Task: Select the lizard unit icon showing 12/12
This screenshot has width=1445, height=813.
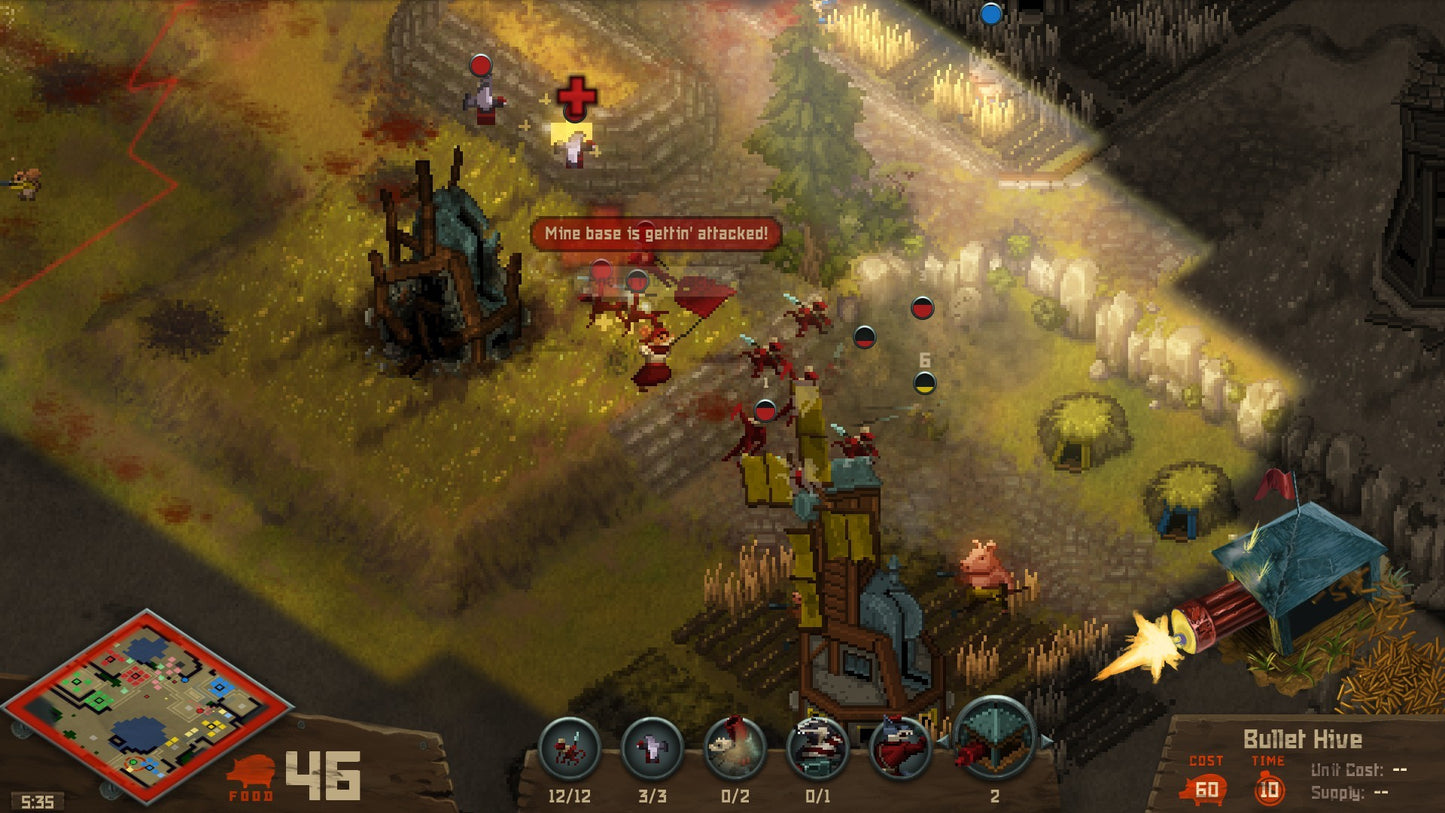Action: [569, 749]
